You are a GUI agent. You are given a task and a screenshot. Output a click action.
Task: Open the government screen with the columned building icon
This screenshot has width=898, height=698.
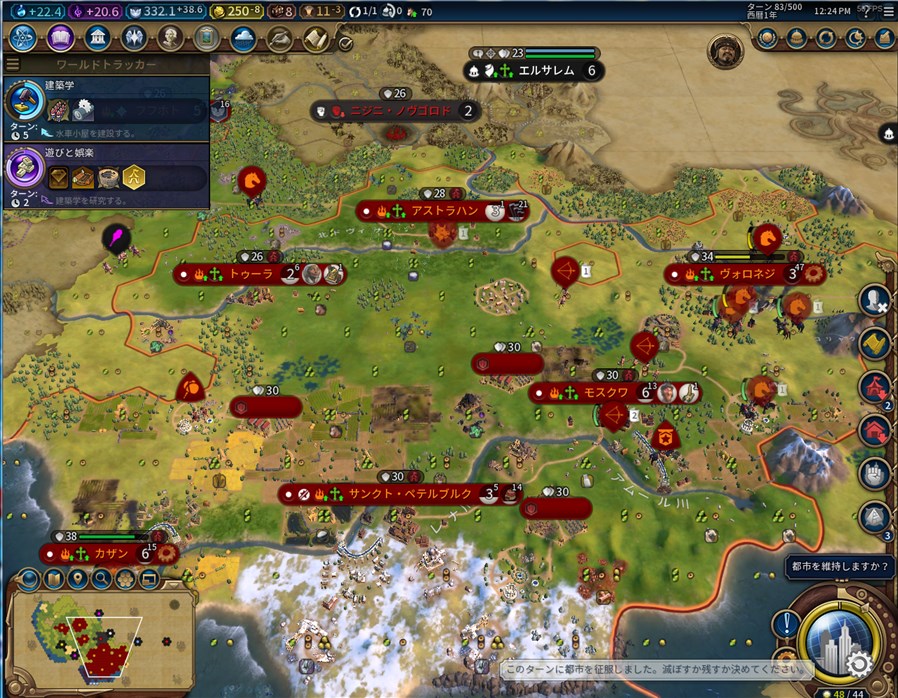(97, 38)
